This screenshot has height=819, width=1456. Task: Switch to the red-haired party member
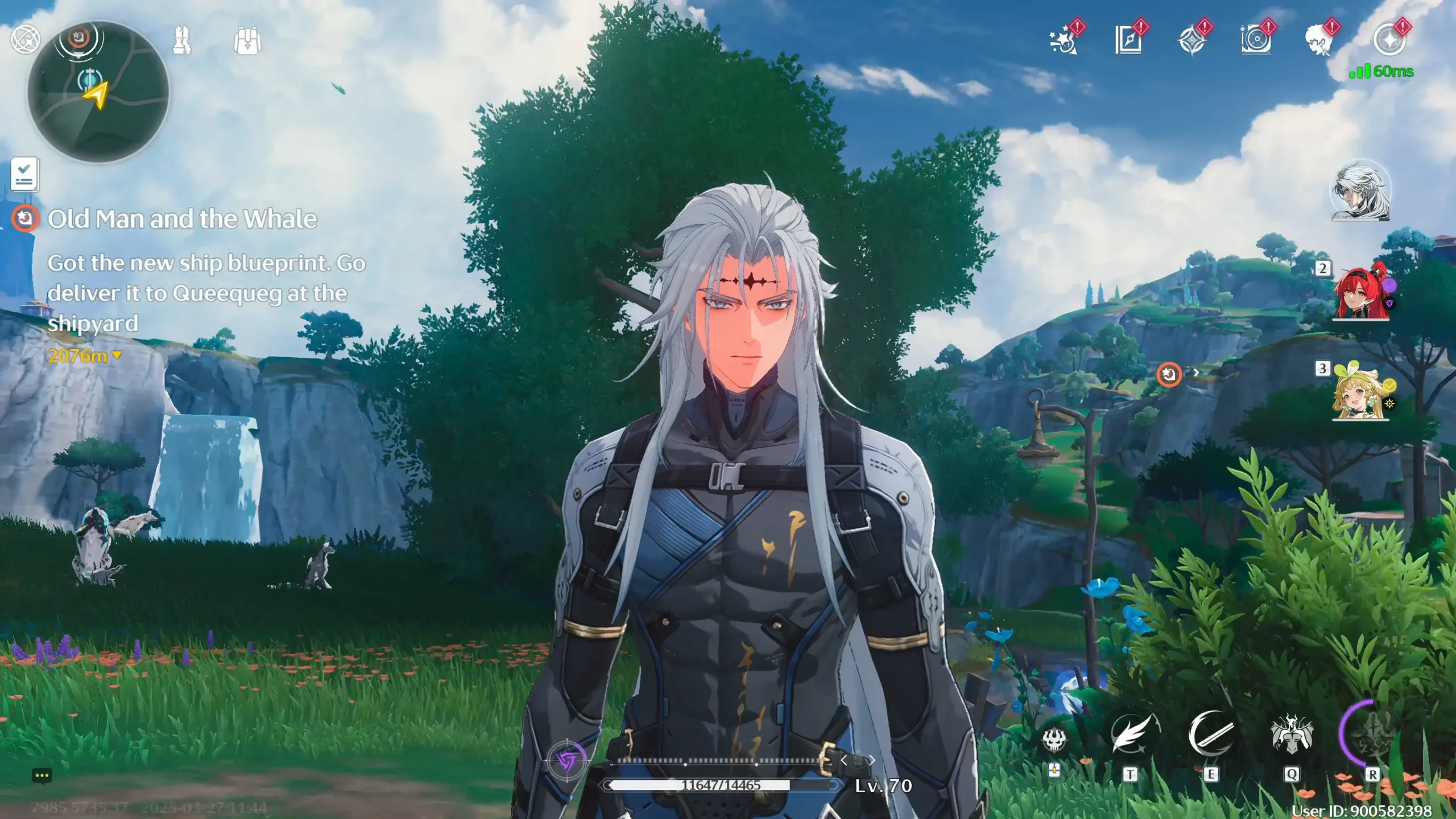(x=1360, y=292)
